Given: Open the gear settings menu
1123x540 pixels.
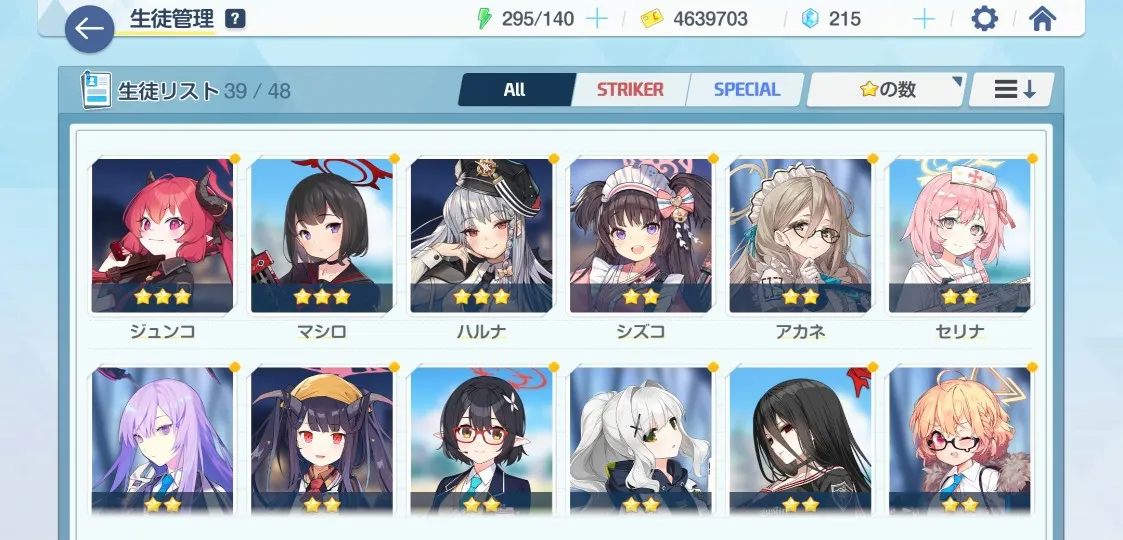Looking at the screenshot, I should 985,18.
